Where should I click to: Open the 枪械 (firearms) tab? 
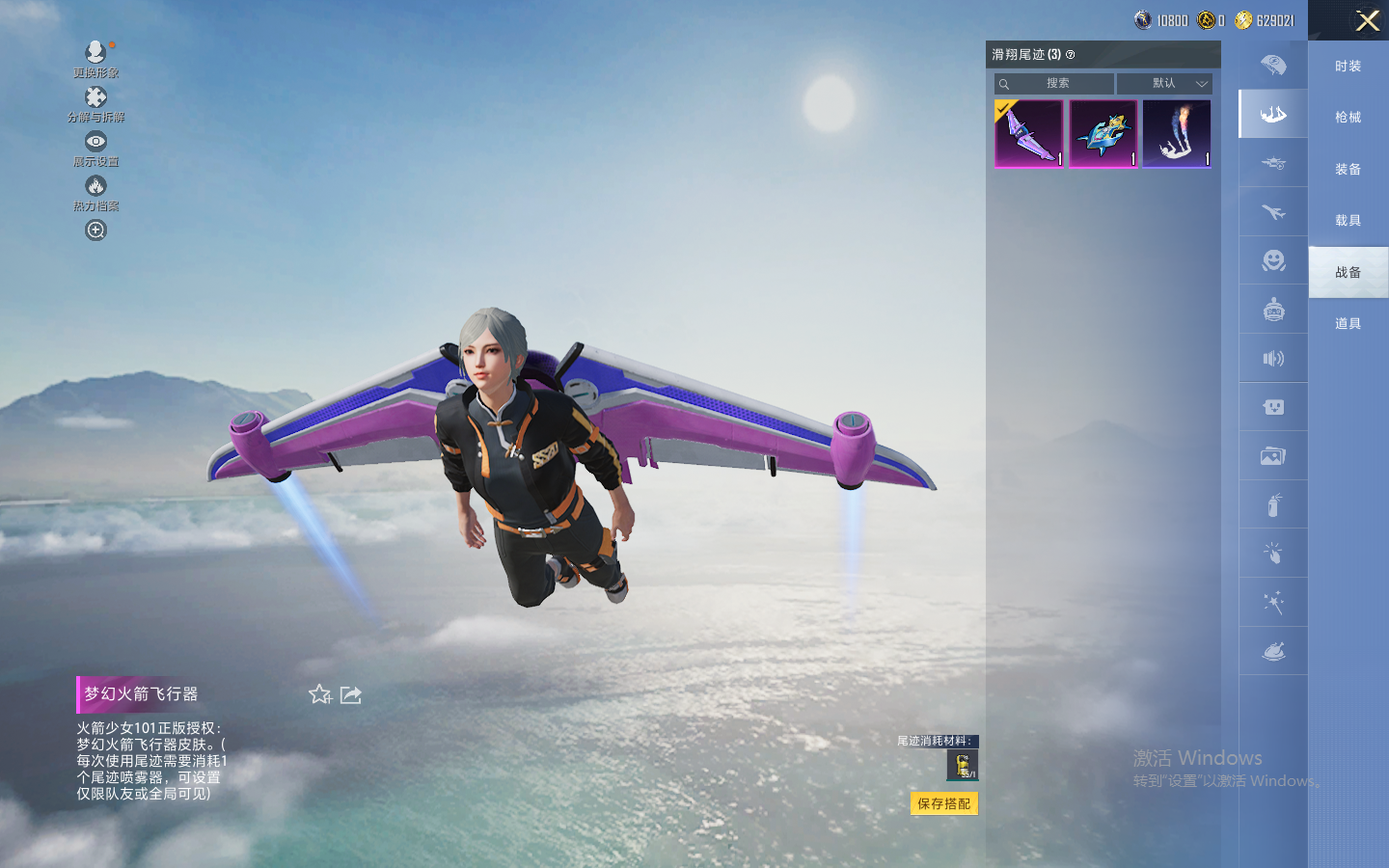[x=1348, y=118]
